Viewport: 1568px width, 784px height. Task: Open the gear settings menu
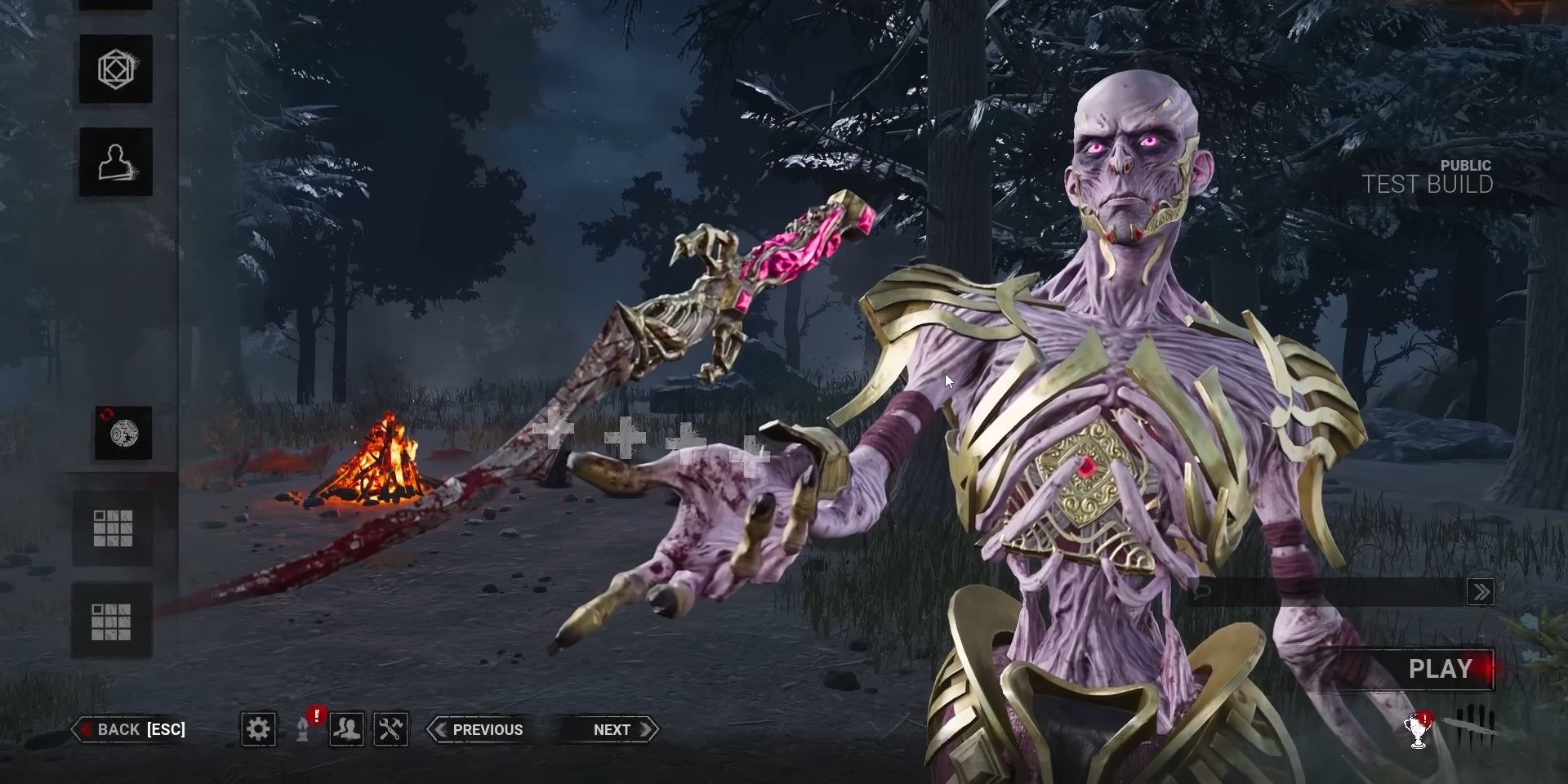(258, 728)
